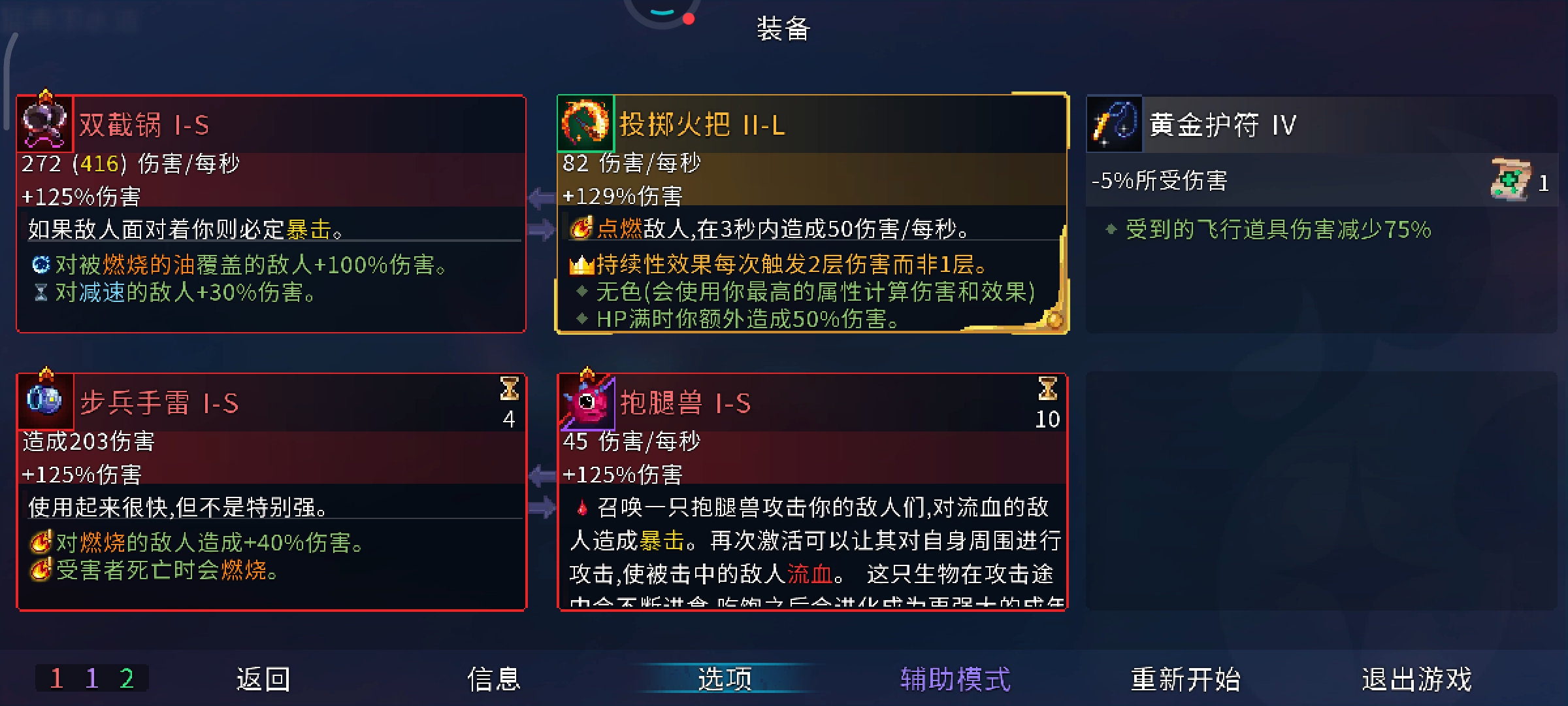1568x706 pixels.
Task: Open the 选项 tab
Action: click(x=722, y=679)
